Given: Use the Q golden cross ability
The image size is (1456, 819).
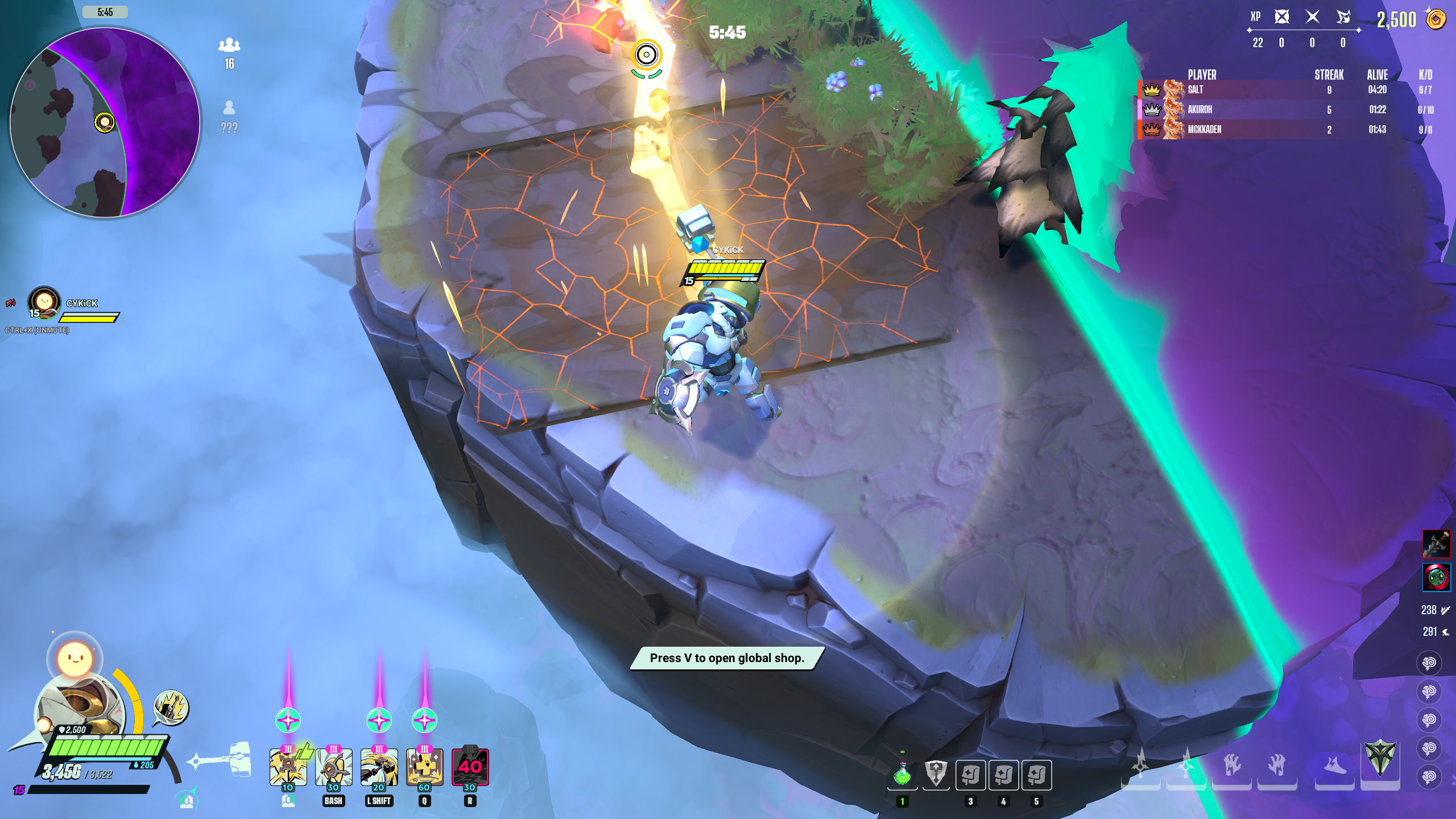Looking at the screenshot, I should (424, 767).
